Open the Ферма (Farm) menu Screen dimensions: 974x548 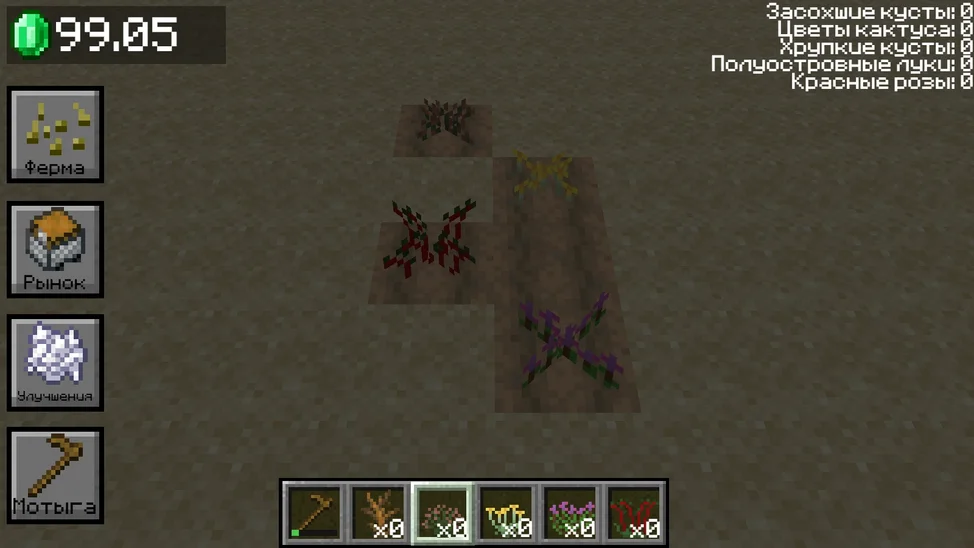tap(56, 135)
